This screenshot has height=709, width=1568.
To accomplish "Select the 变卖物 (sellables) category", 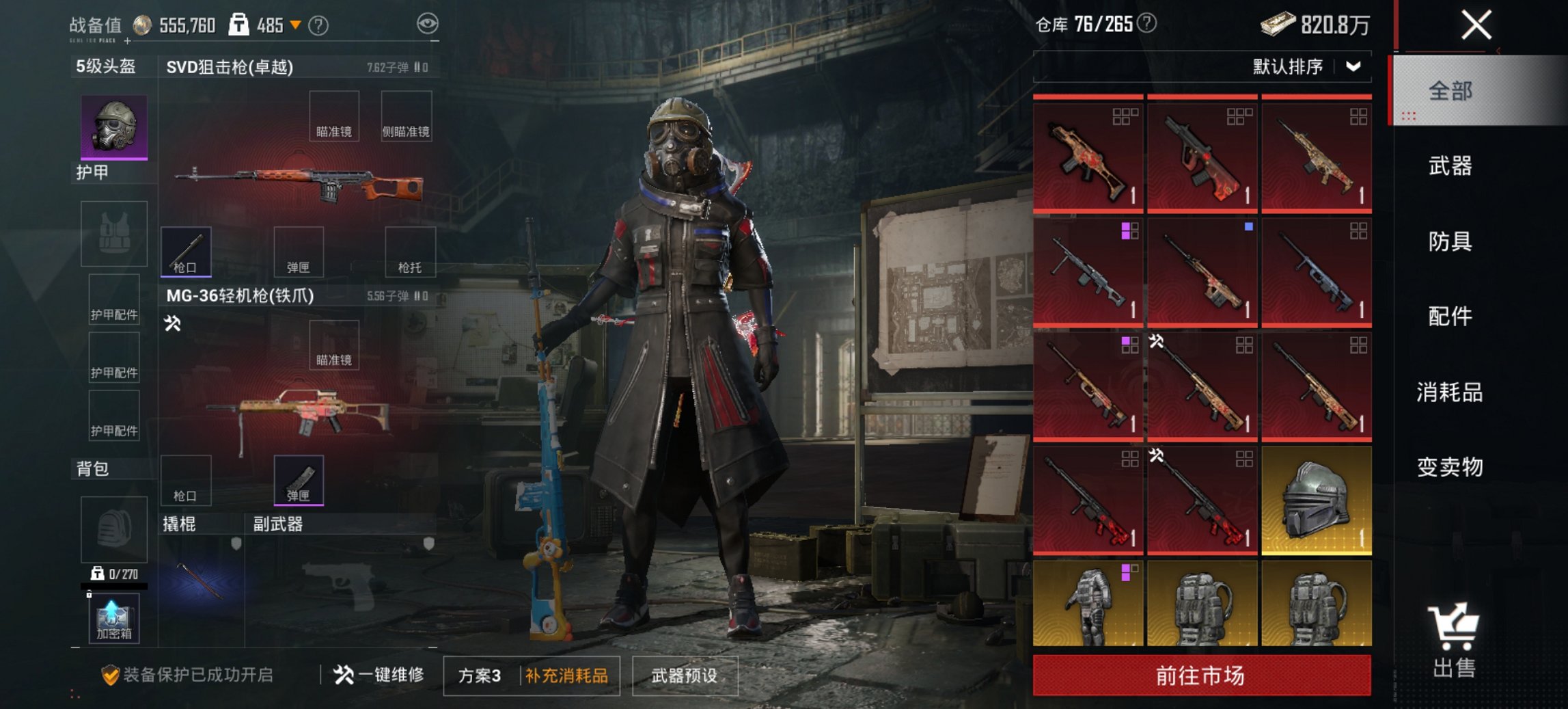I will tap(1450, 467).
